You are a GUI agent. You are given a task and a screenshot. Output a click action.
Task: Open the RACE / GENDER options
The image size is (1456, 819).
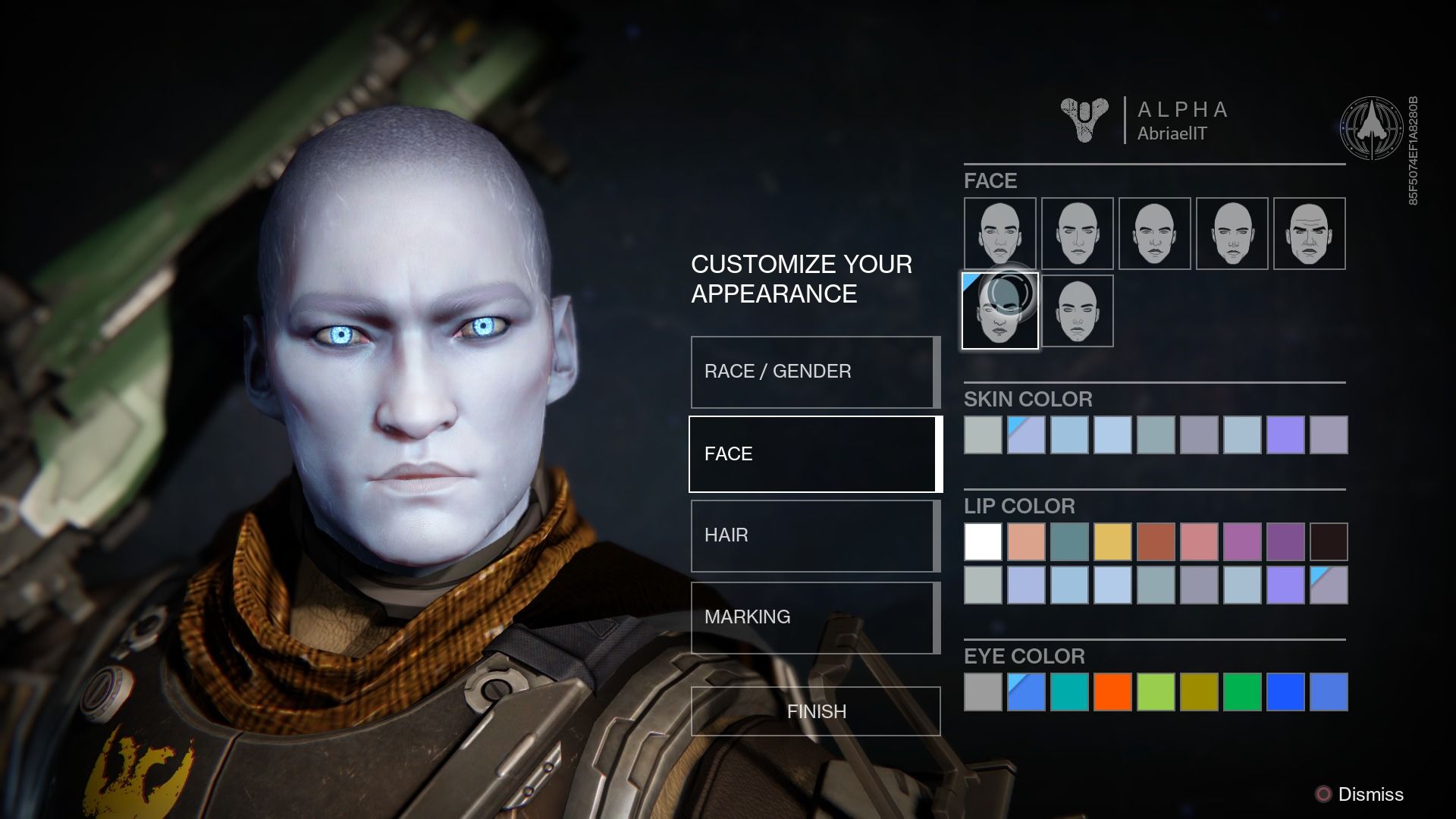tap(814, 371)
